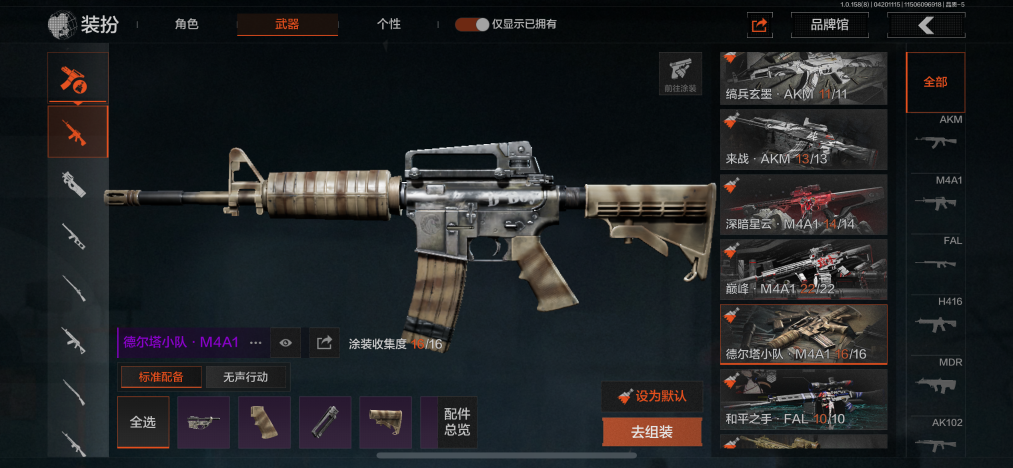
Task: Click 全选 to select all parts
Action: [143, 422]
